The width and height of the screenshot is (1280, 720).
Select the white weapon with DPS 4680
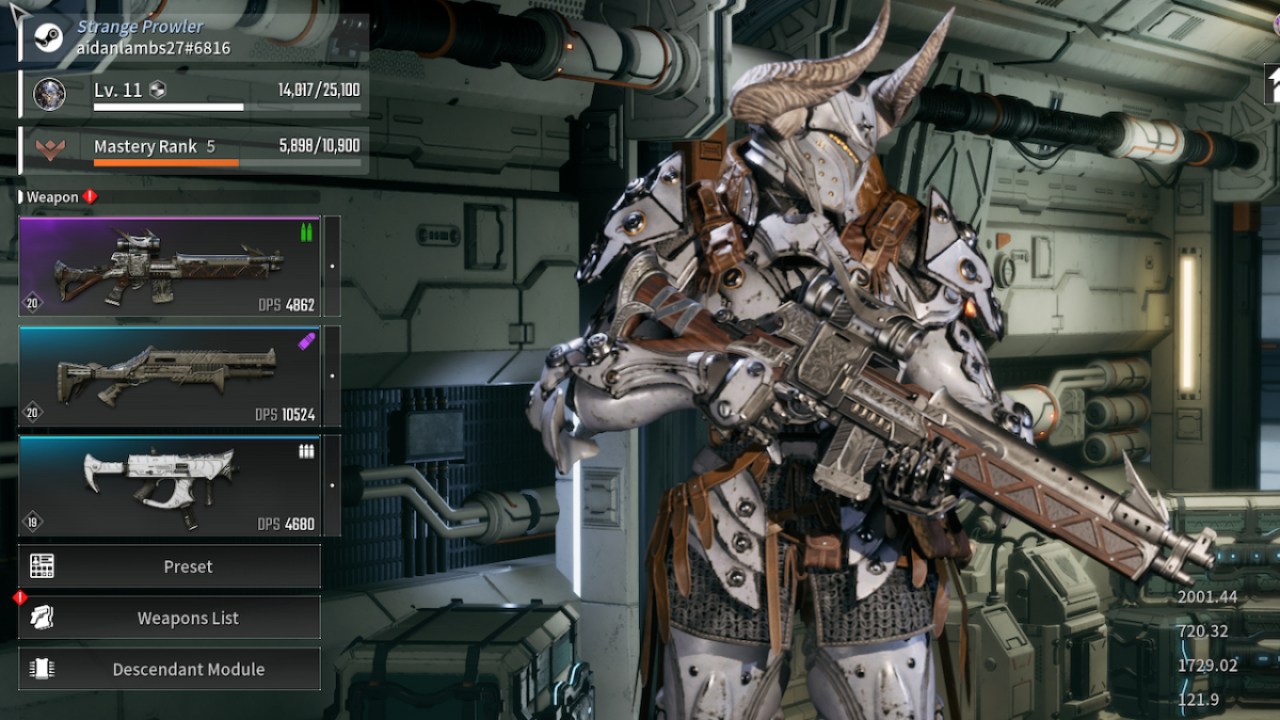(x=169, y=486)
